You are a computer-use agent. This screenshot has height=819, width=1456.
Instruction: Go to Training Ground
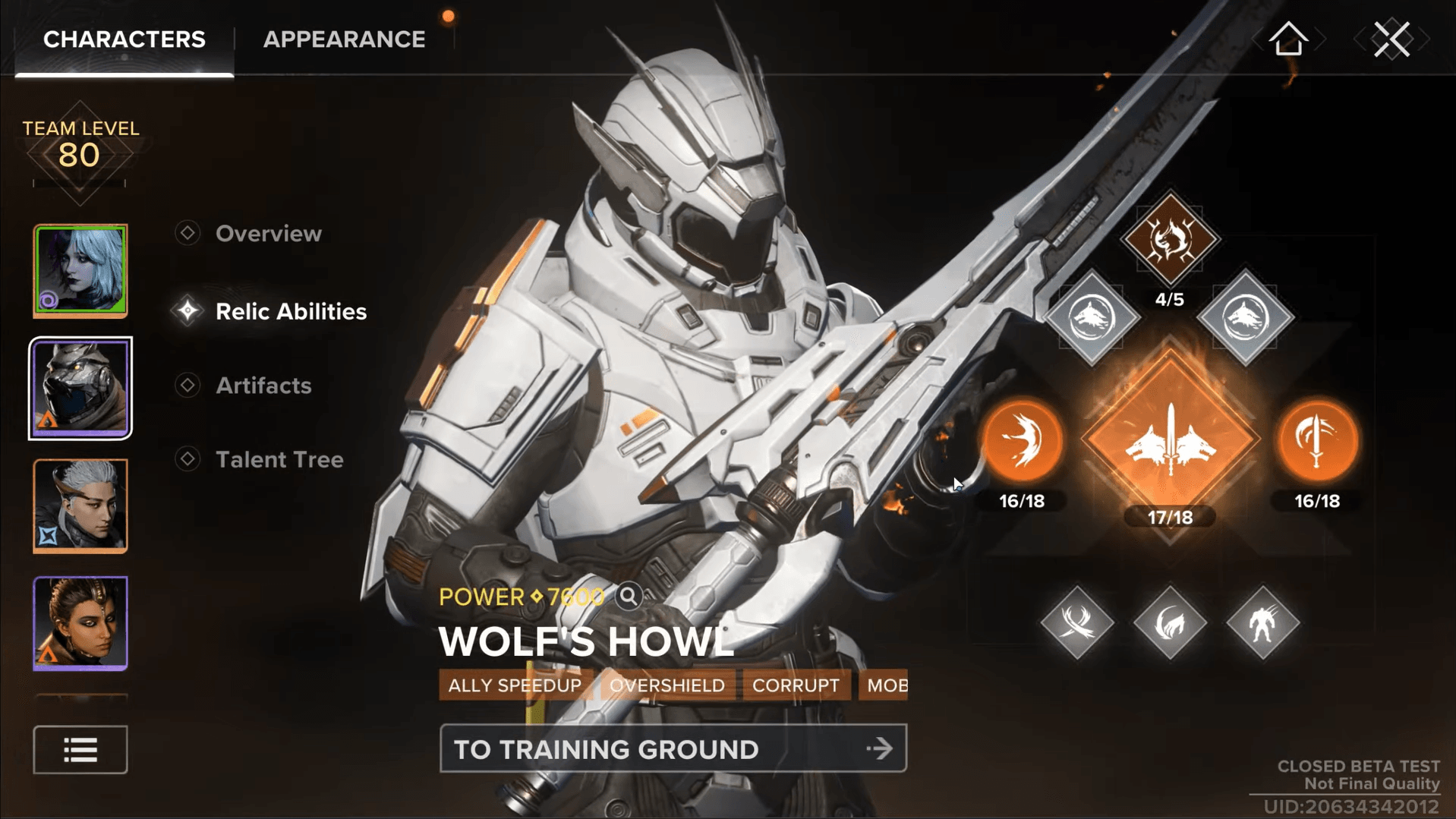tap(673, 749)
